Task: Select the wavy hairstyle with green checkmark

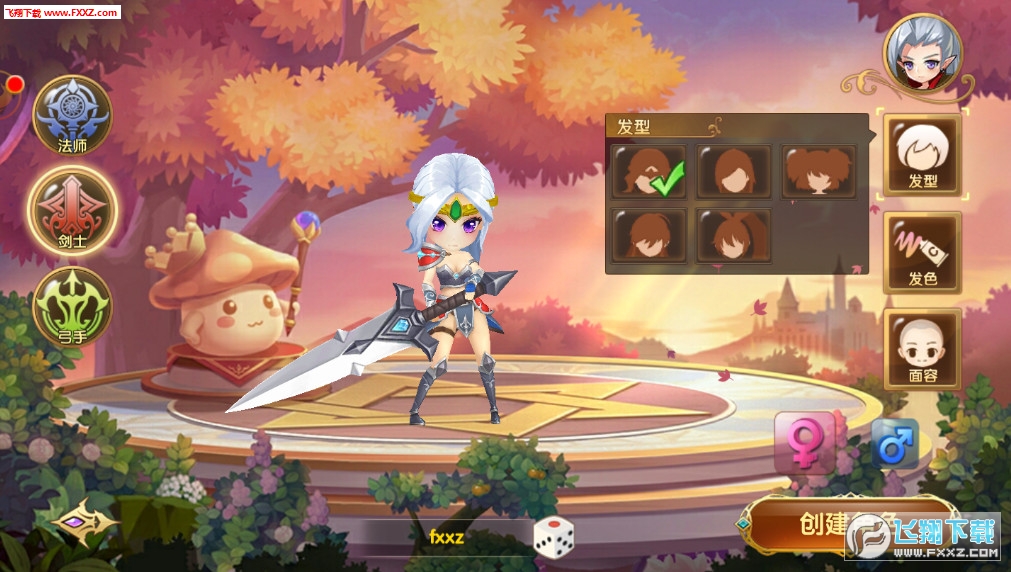Action: 649,171
